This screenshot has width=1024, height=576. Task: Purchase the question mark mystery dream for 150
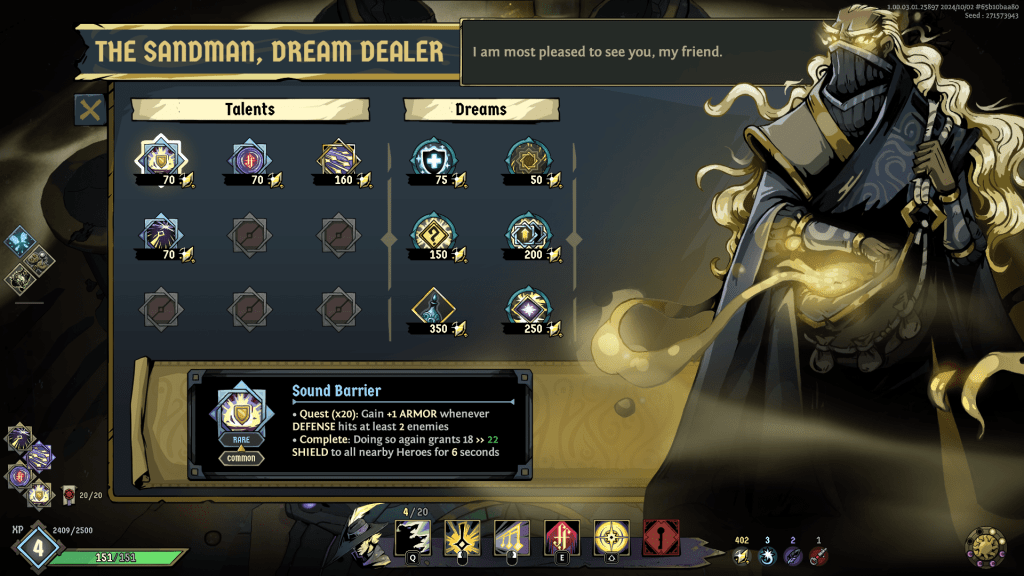(x=431, y=234)
